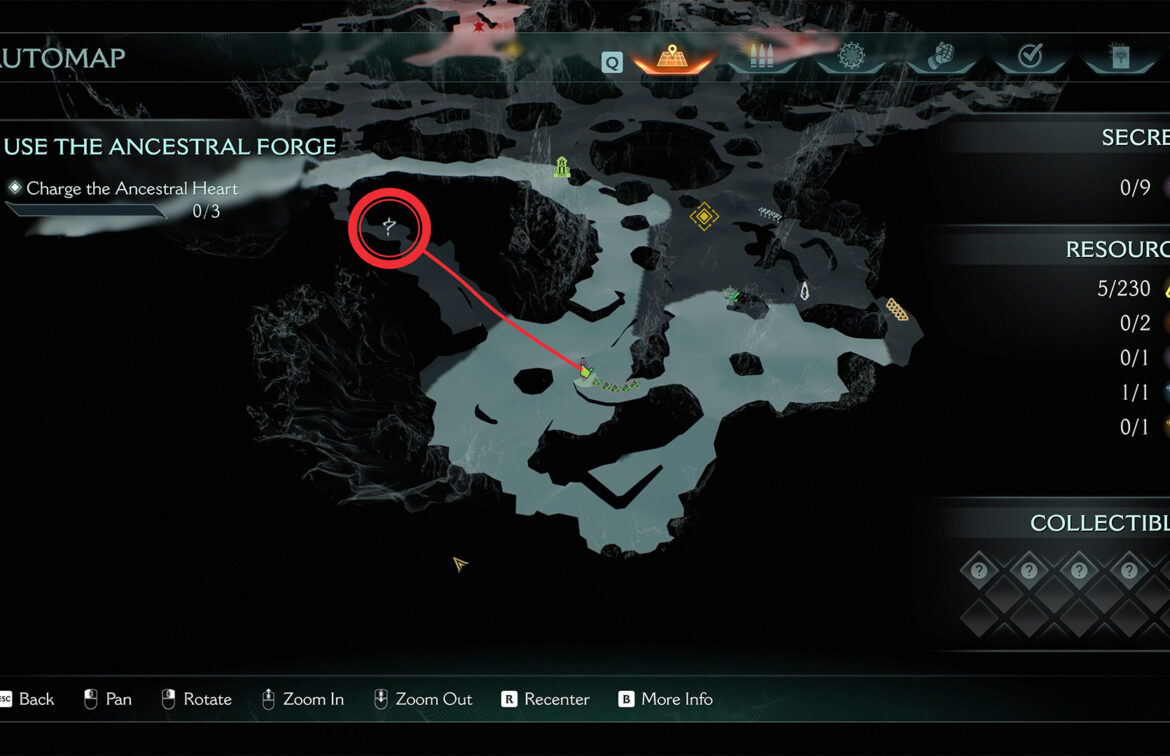The image size is (1170, 756).
Task: Click the Zoom Out map control
Action: tap(423, 699)
